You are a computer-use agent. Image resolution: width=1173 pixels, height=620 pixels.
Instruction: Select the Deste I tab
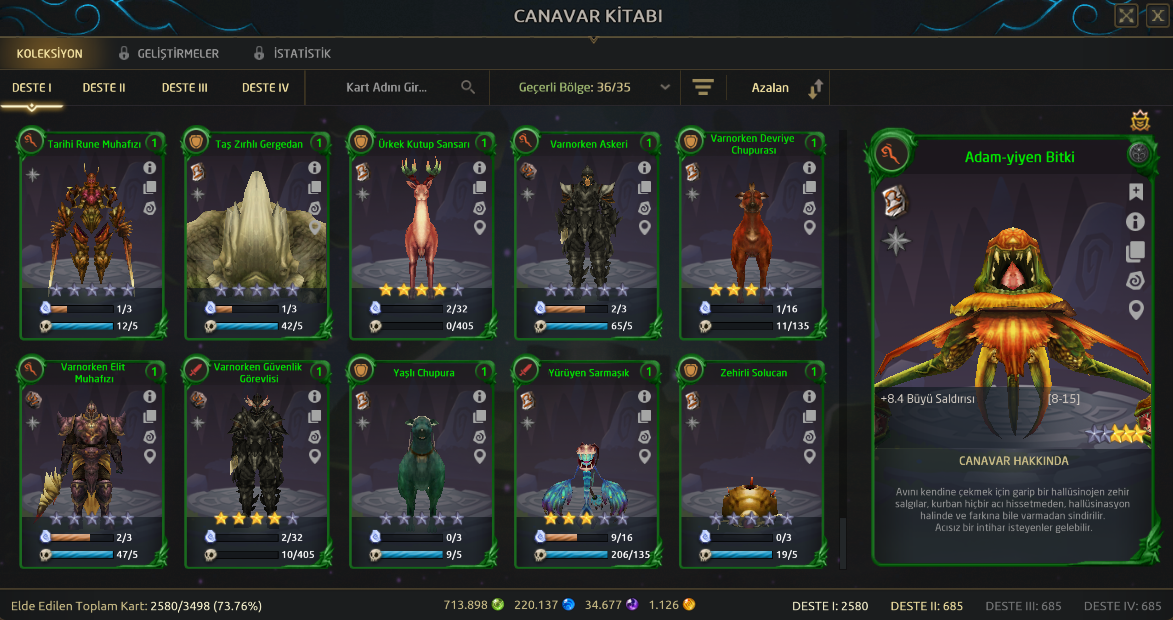[x=32, y=88]
